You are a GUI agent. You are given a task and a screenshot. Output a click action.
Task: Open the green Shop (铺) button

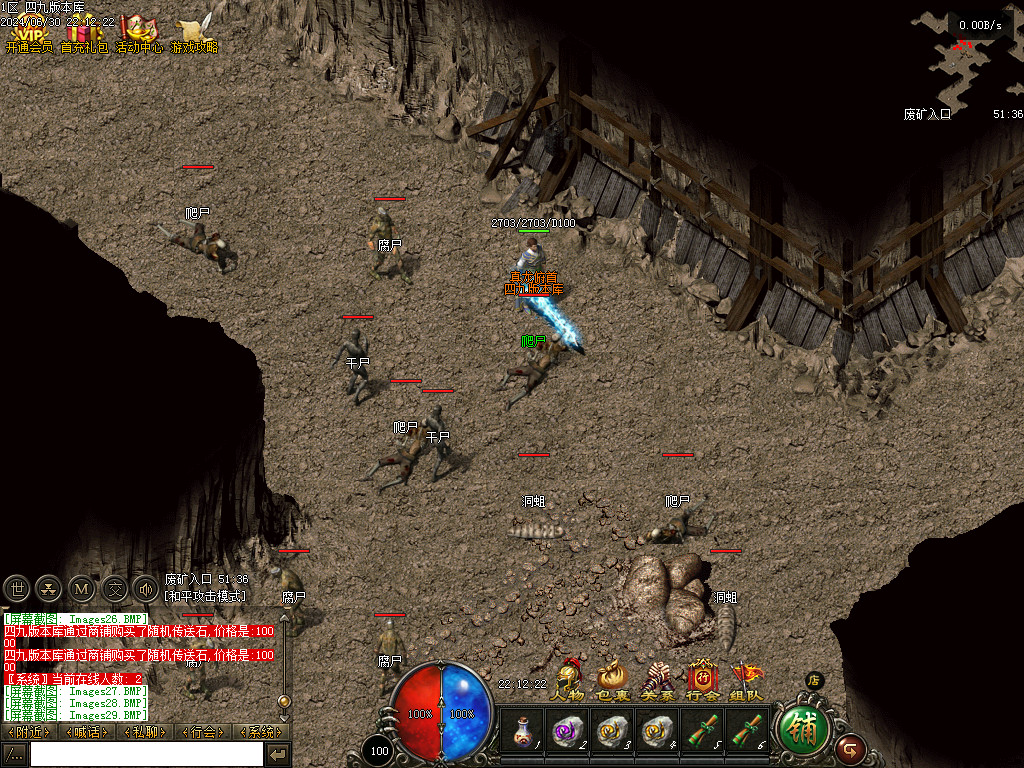click(803, 730)
